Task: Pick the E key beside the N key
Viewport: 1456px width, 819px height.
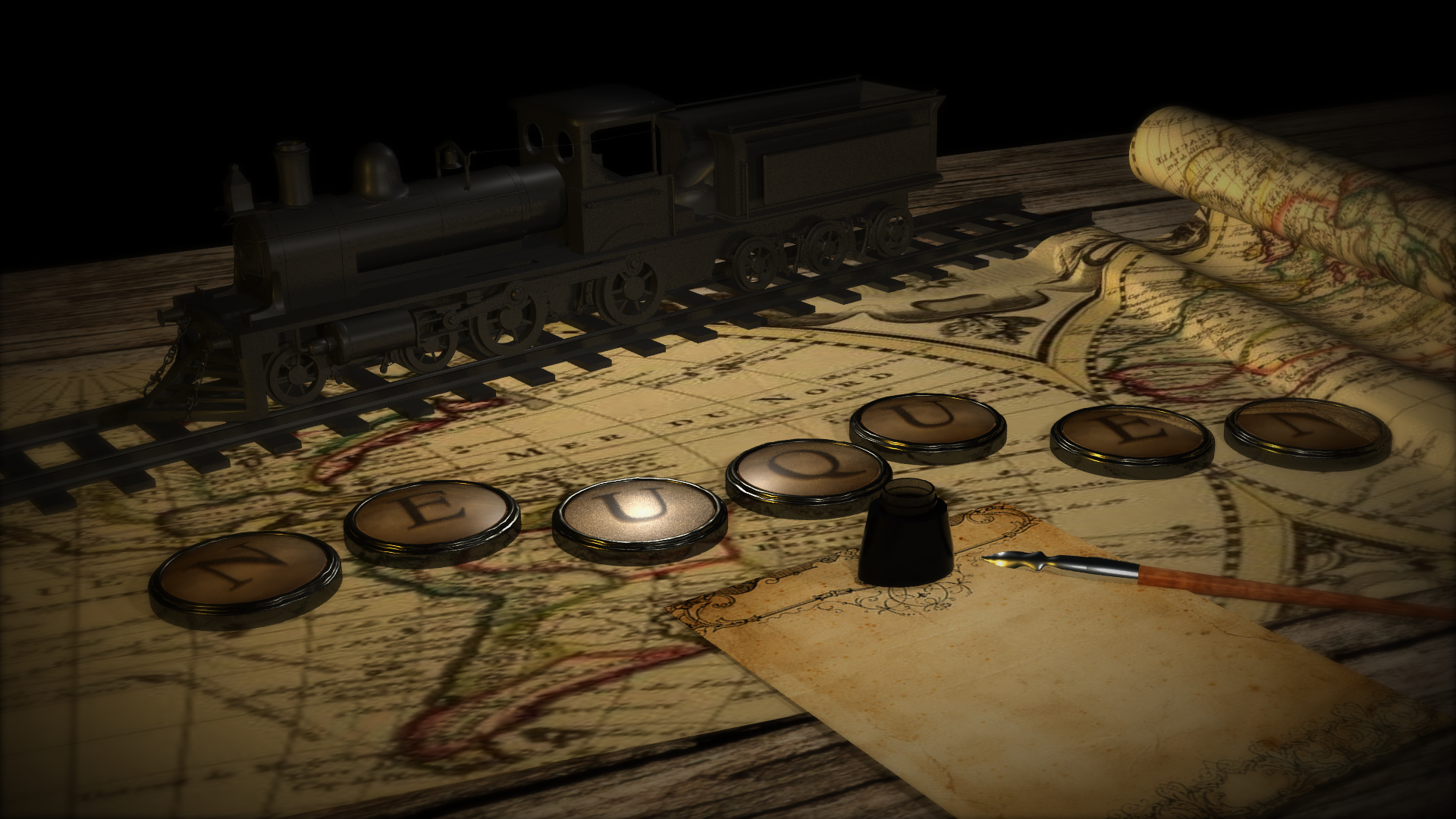Action: (431, 516)
